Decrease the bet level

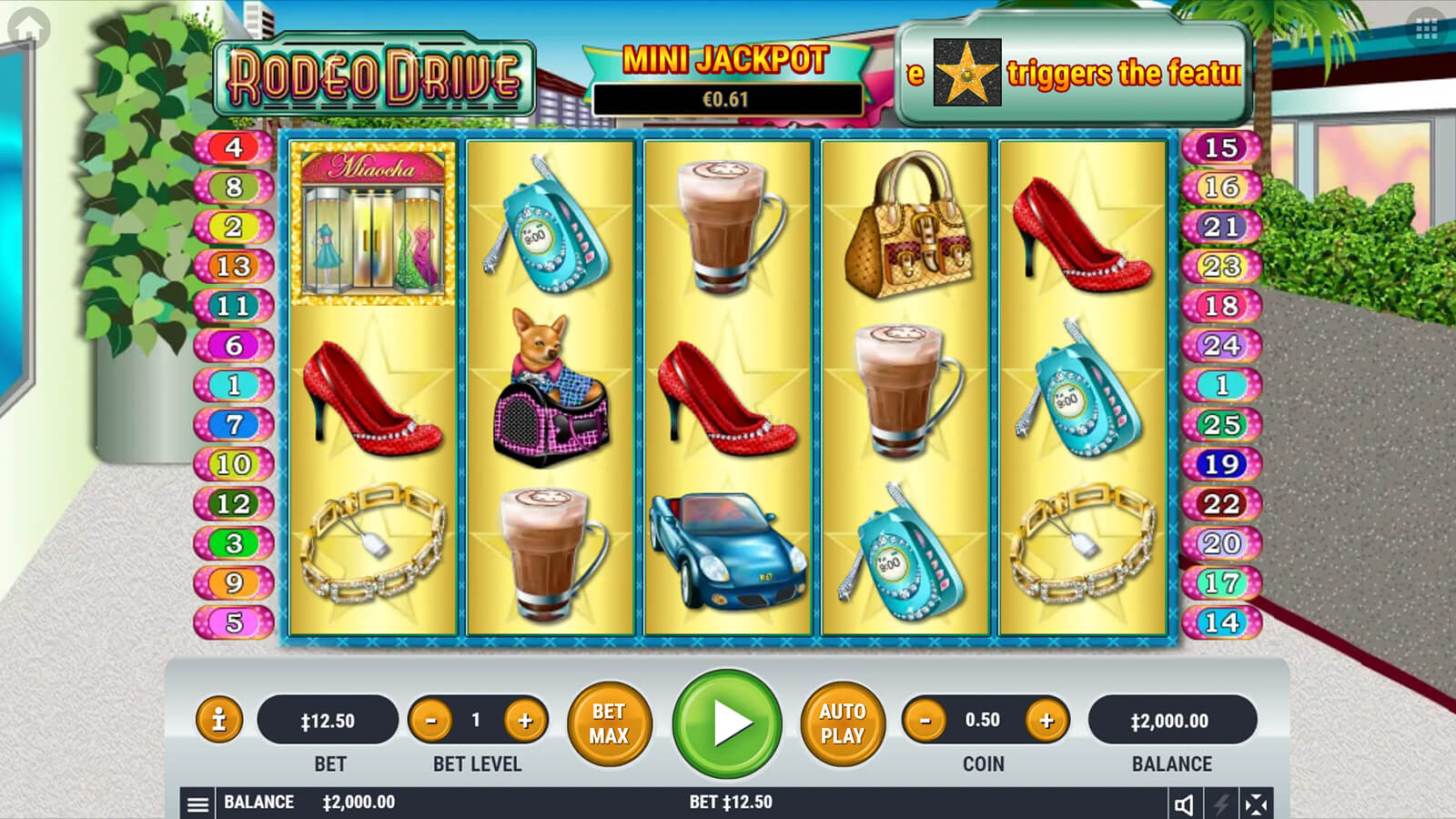pyautogui.click(x=431, y=721)
